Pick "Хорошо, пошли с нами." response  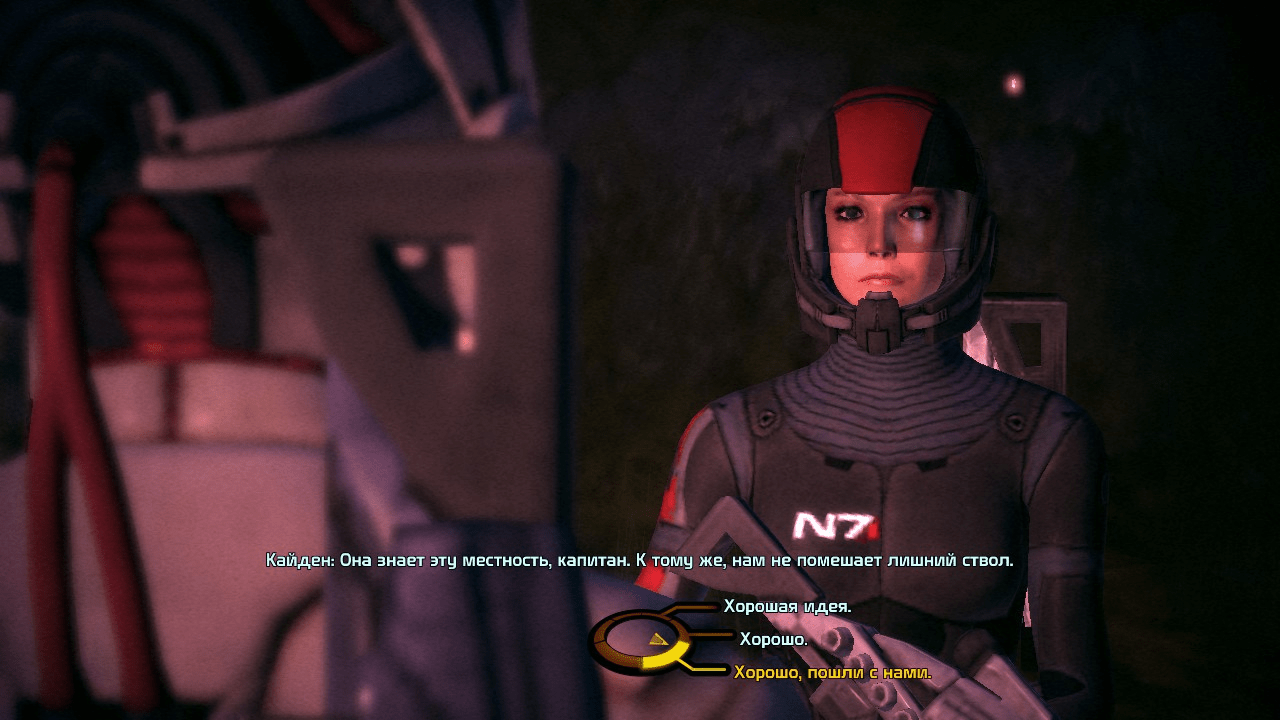tap(832, 673)
